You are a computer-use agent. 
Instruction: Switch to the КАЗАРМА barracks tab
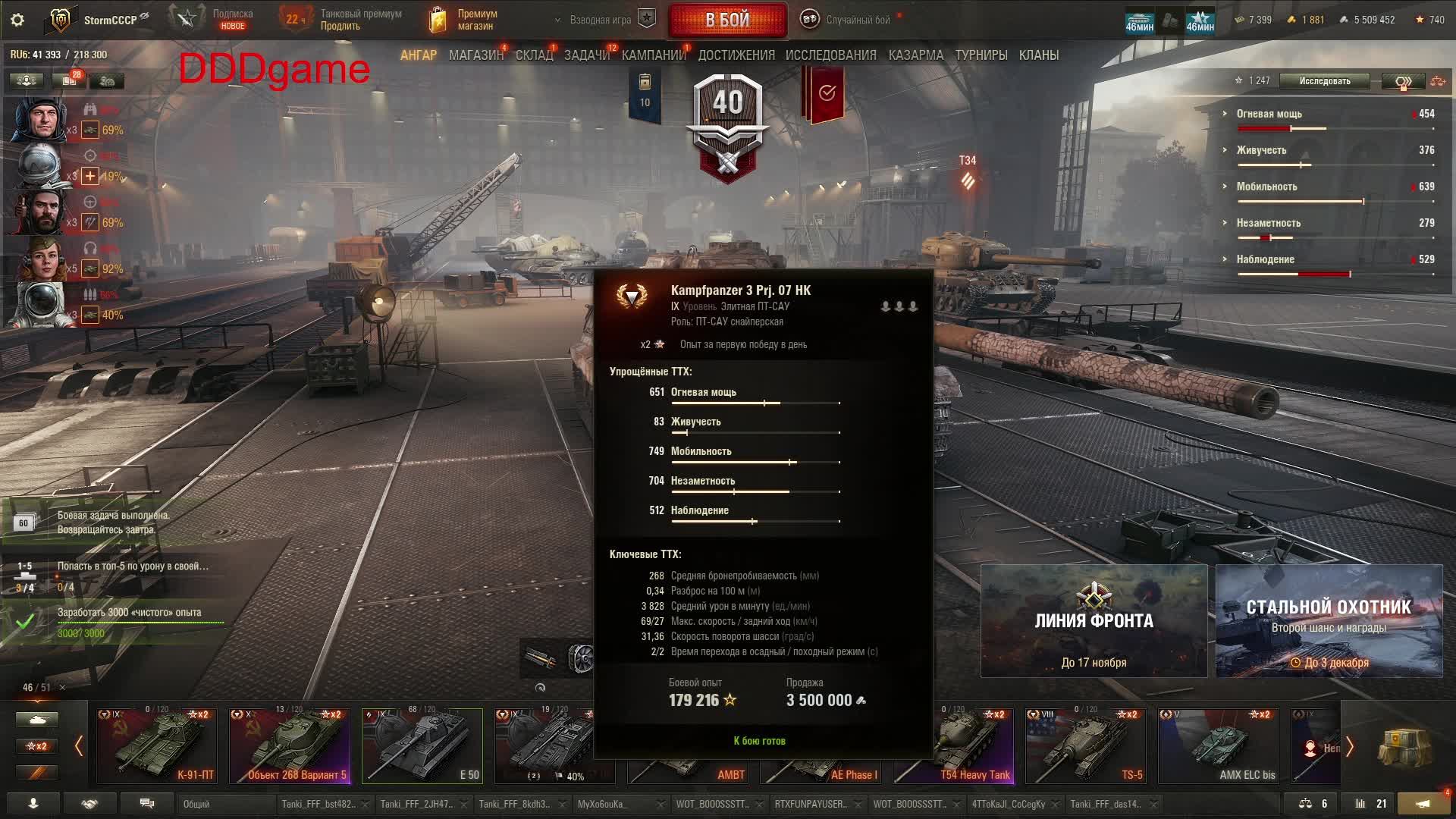point(915,55)
